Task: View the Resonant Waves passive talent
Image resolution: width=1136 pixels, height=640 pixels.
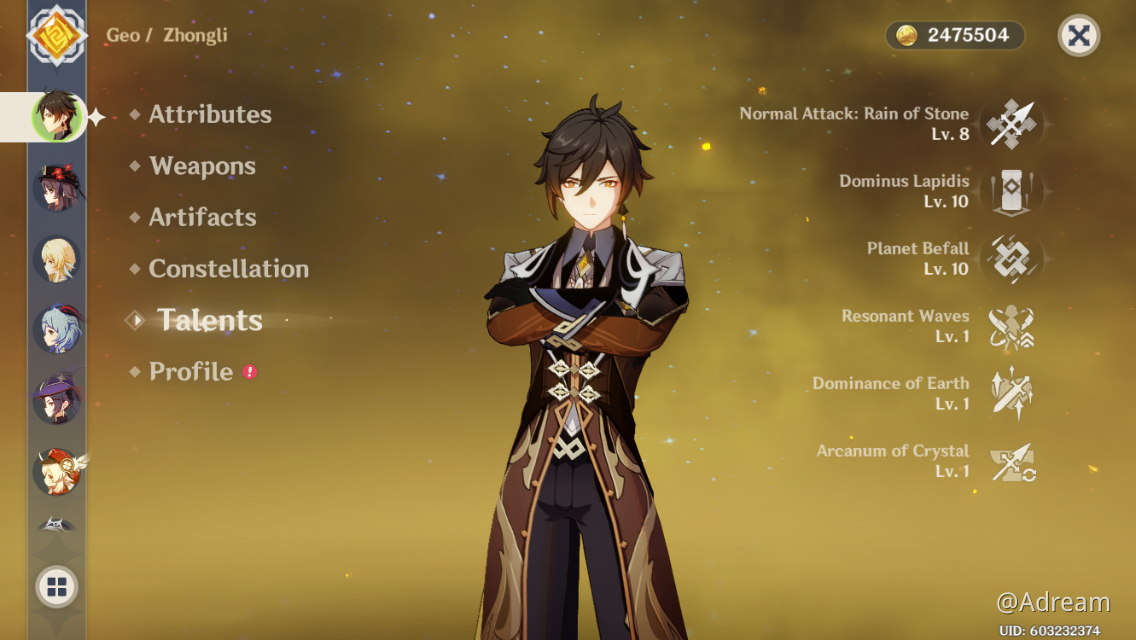Action: pos(1011,326)
